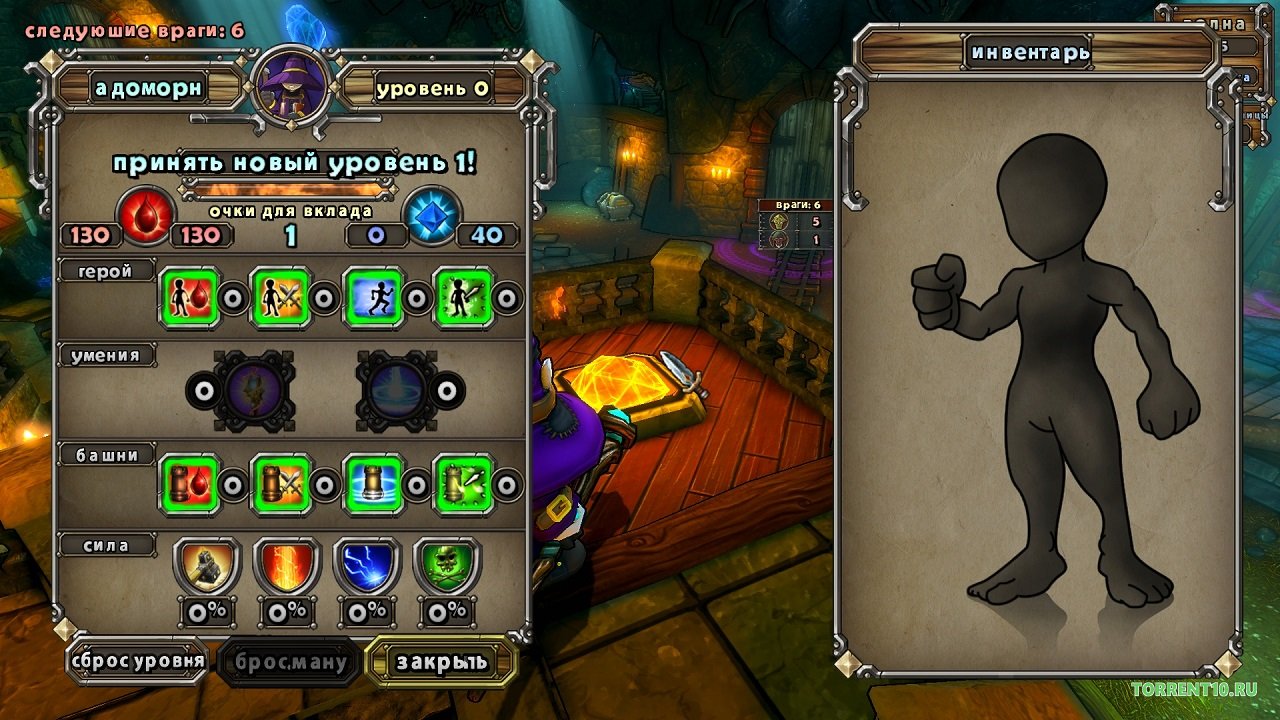The image size is (1280, 720).
Task: Choose tower attack rate stat icon
Action: [464, 484]
